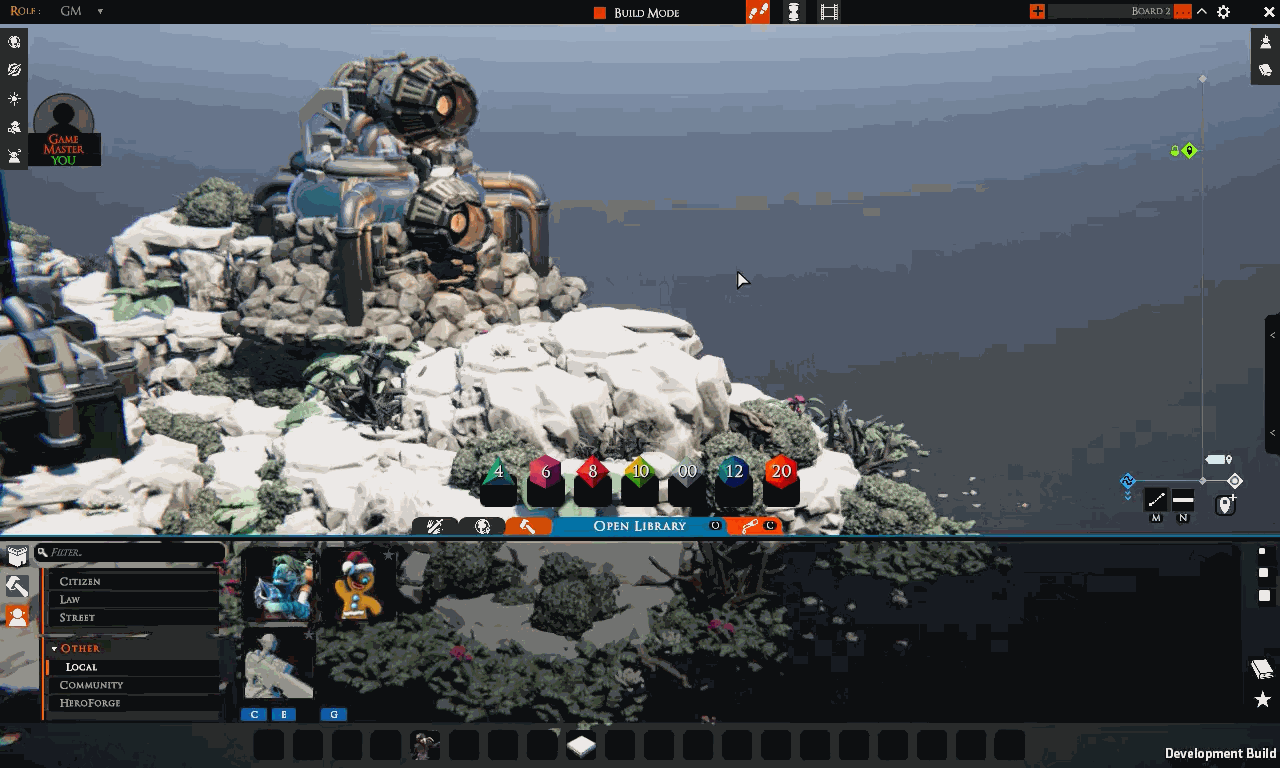This screenshot has width=1280, height=768.
Task: Roll the d12 die
Action: [x=734, y=473]
